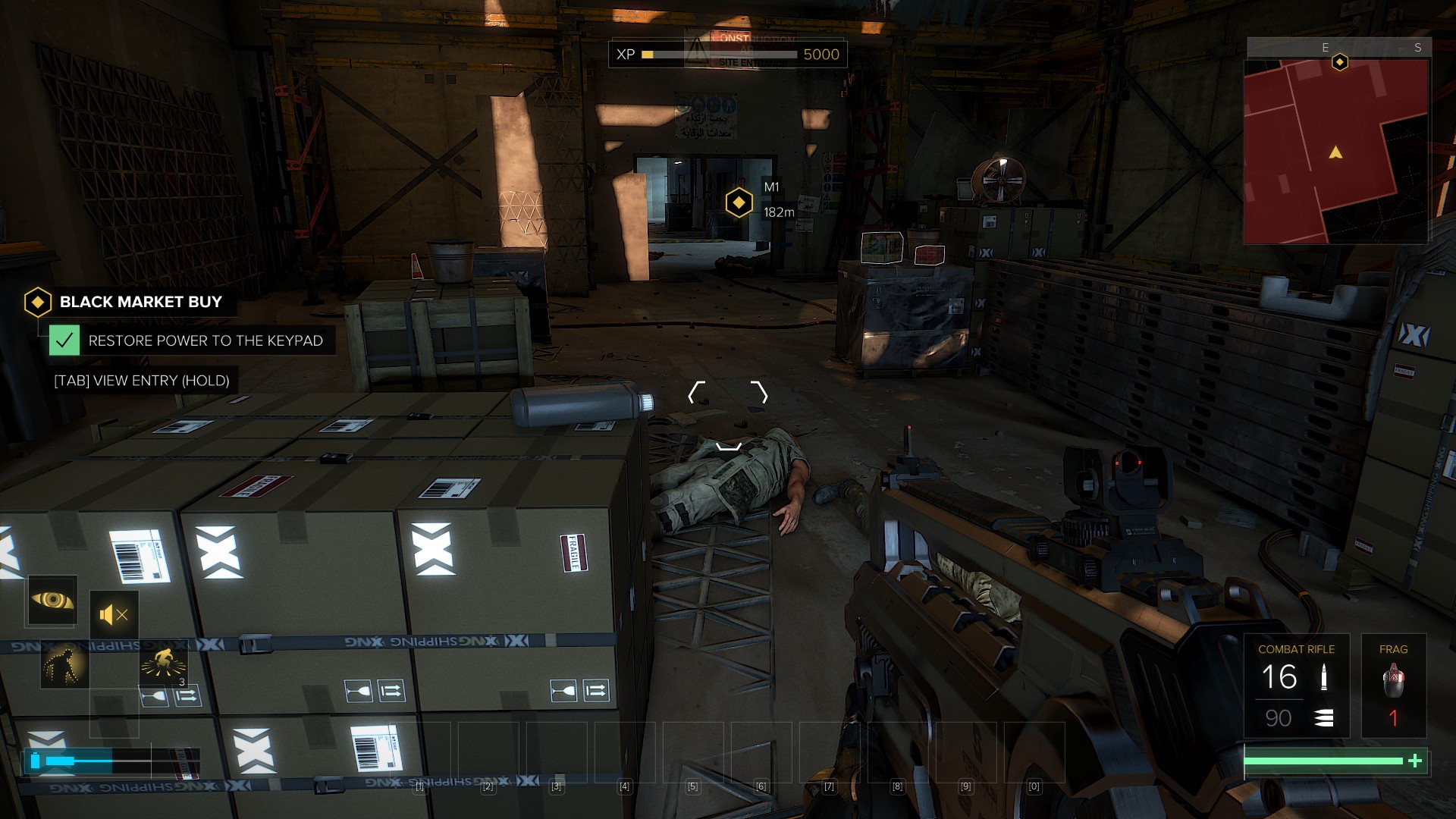
Task: Select the Combat Rifle weapon panel
Action: click(1296, 686)
